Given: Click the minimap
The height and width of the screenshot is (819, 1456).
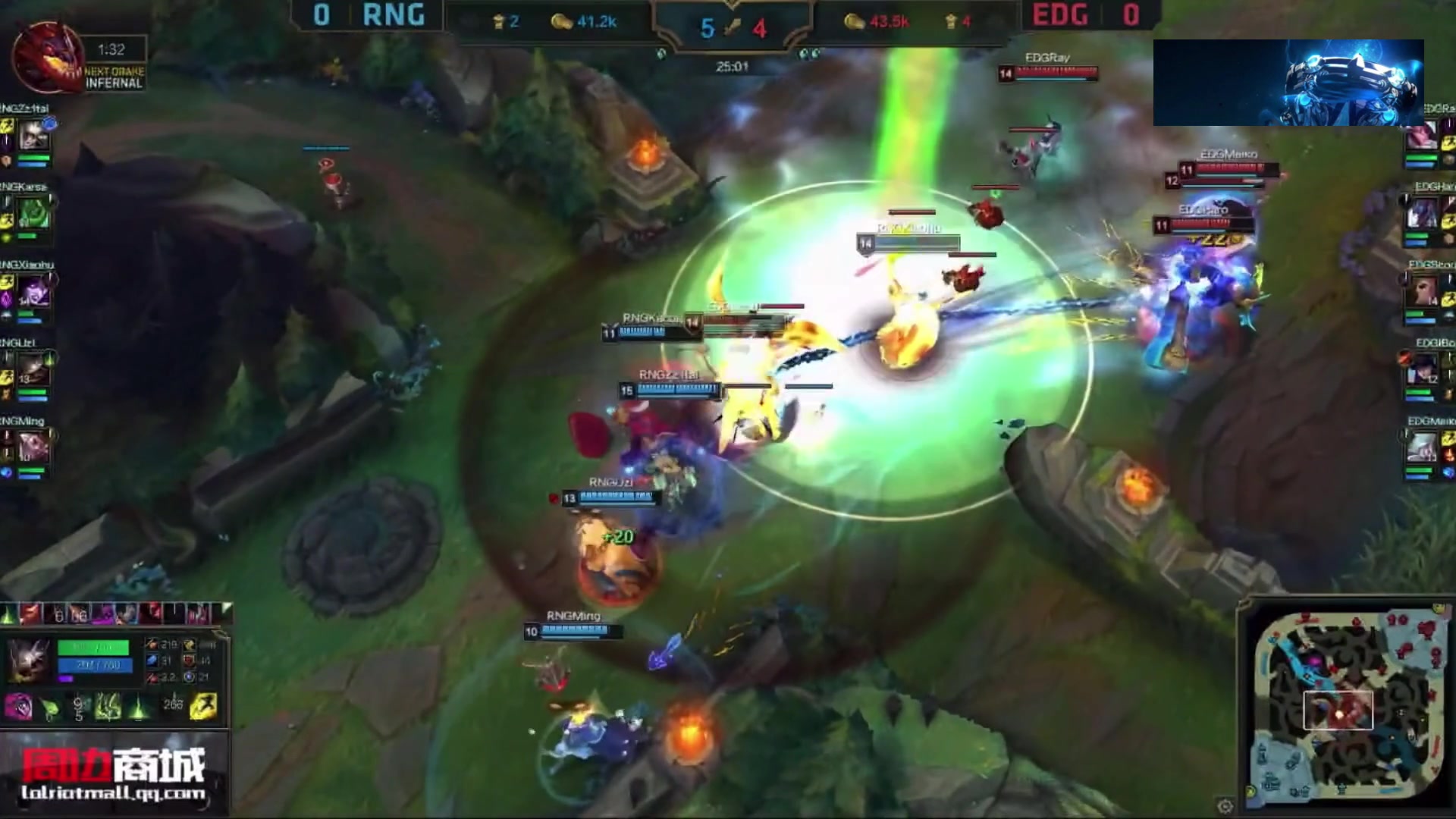Looking at the screenshot, I should tap(1344, 705).
